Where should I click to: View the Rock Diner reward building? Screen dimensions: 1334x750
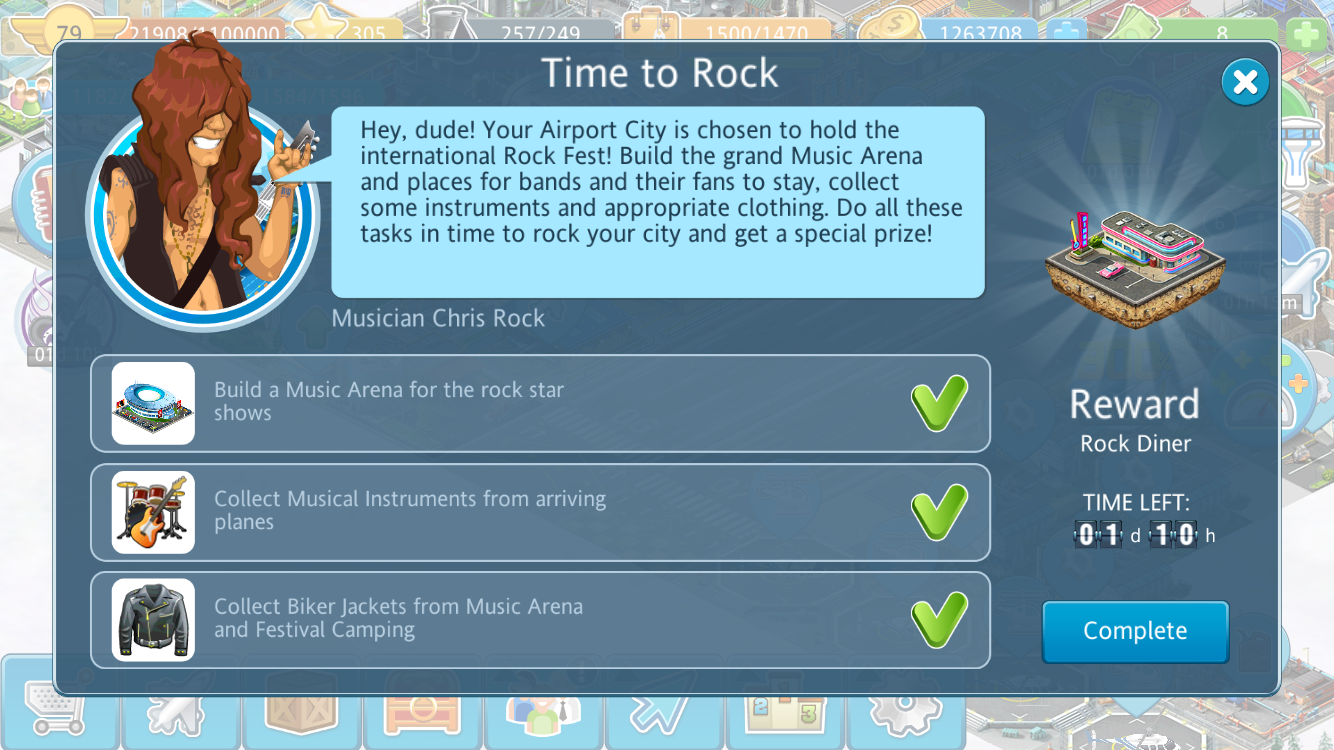coord(1135,267)
